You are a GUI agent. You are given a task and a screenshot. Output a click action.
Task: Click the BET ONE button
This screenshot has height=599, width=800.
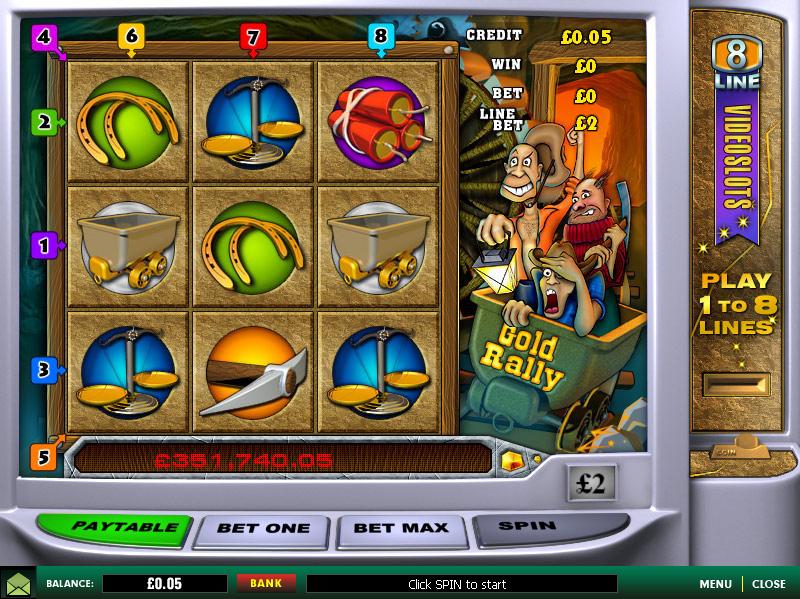pyautogui.click(x=264, y=528)
